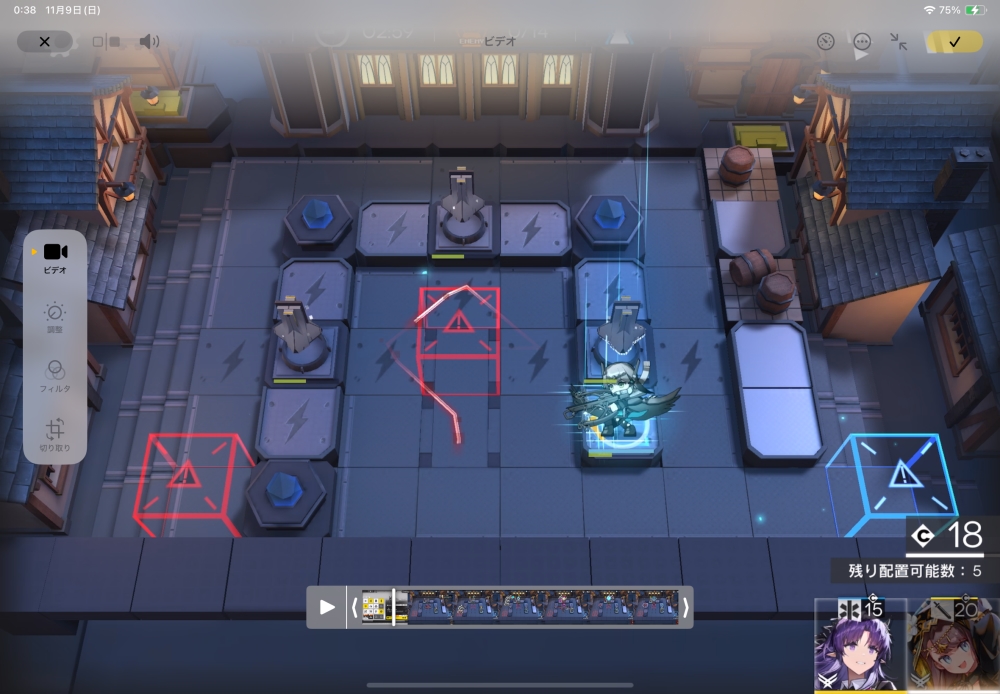
Task: Switch to the 調整 adjustment tab
Action: pos(55,317)
